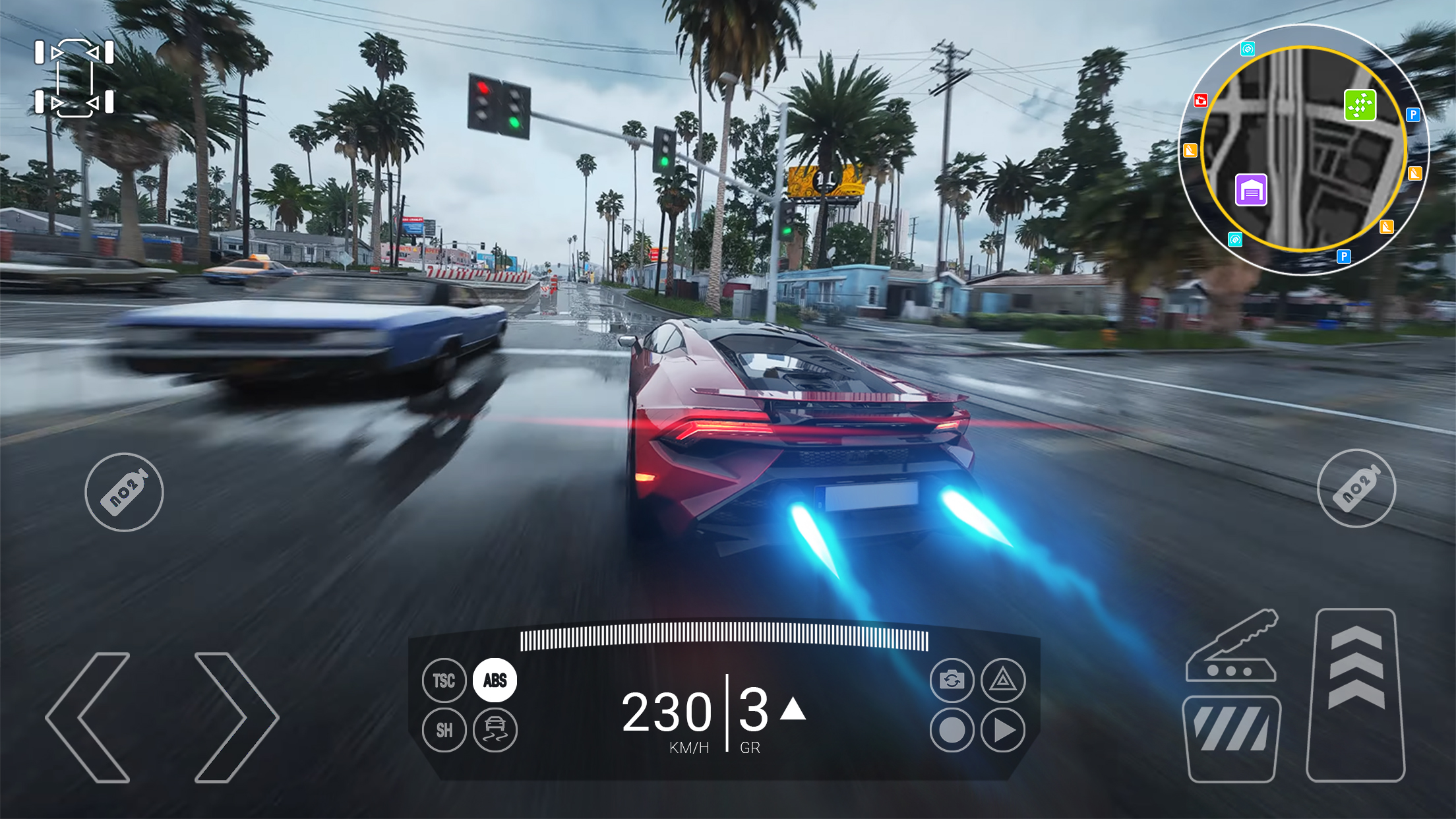Activate the left NOS nitro boost bottle
1456x819 pixels.
click(x=124, y=491)
